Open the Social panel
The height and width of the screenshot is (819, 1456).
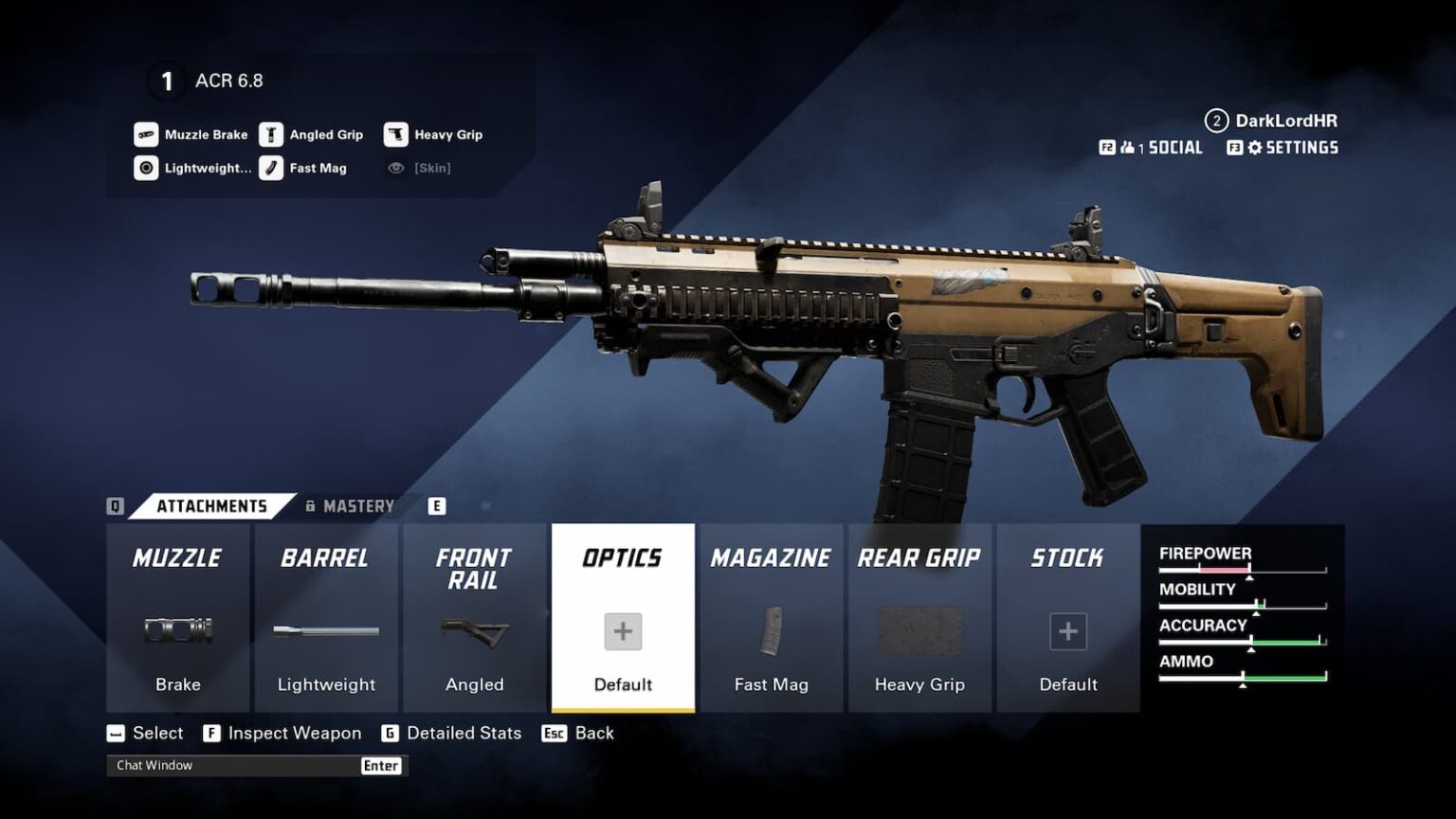(x=1161, y=148)
